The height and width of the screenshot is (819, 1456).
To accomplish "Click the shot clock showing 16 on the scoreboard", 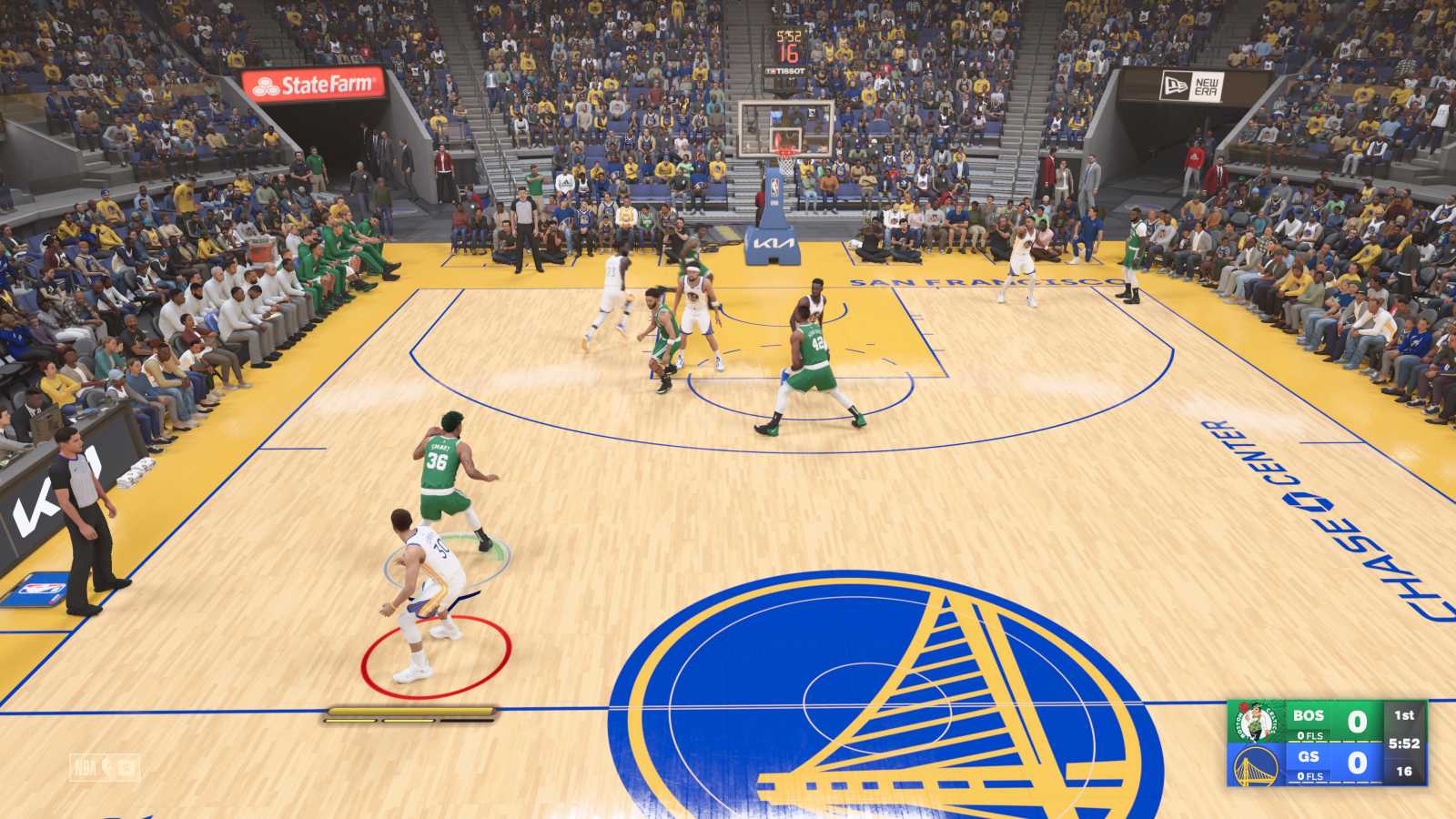I will [x=1404, y=773].
